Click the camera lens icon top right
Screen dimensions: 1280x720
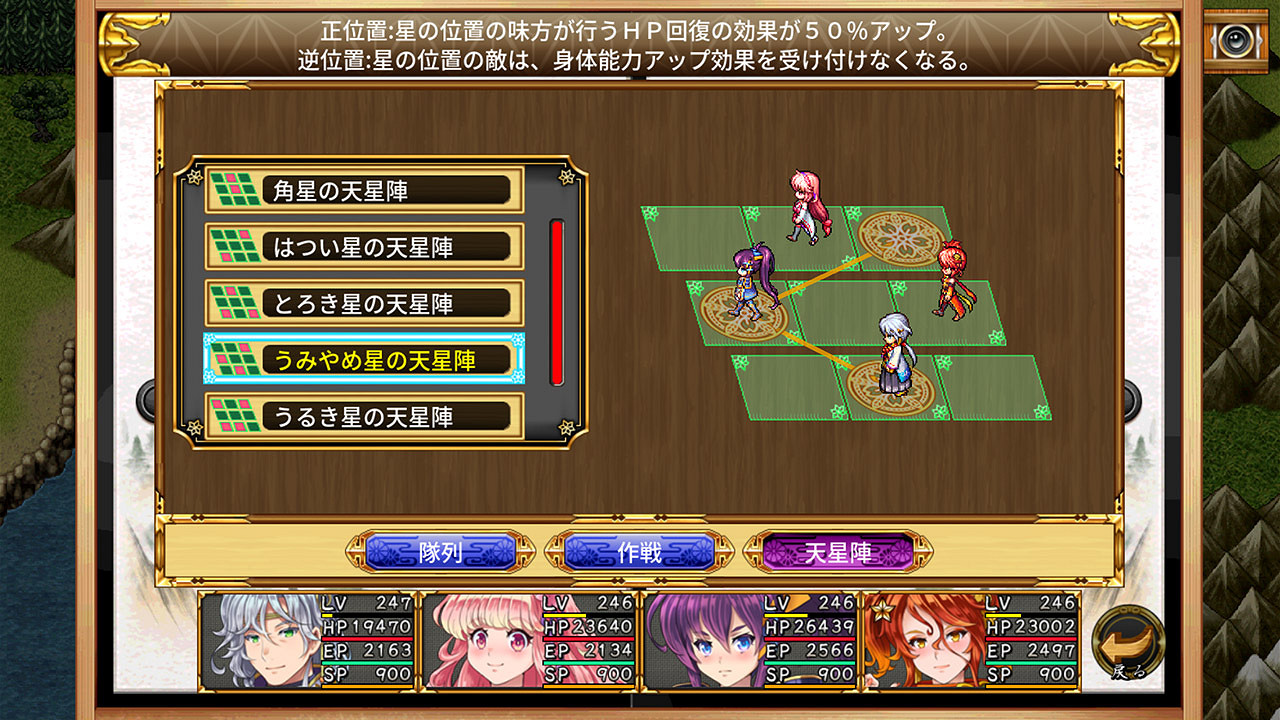(x=1236, y=41)
